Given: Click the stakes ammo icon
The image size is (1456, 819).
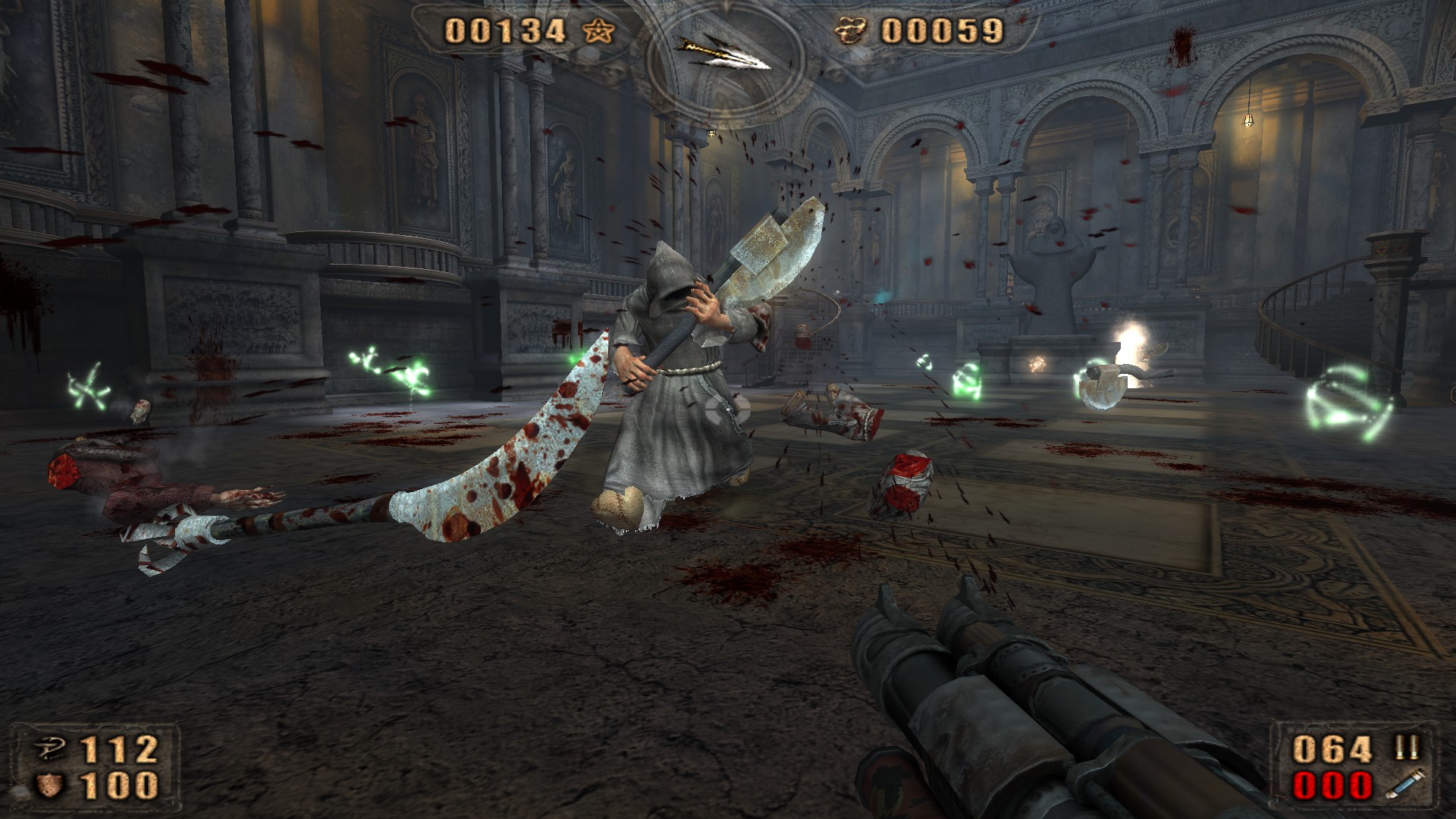Looking at the screenshot, I should [1406, 749].
